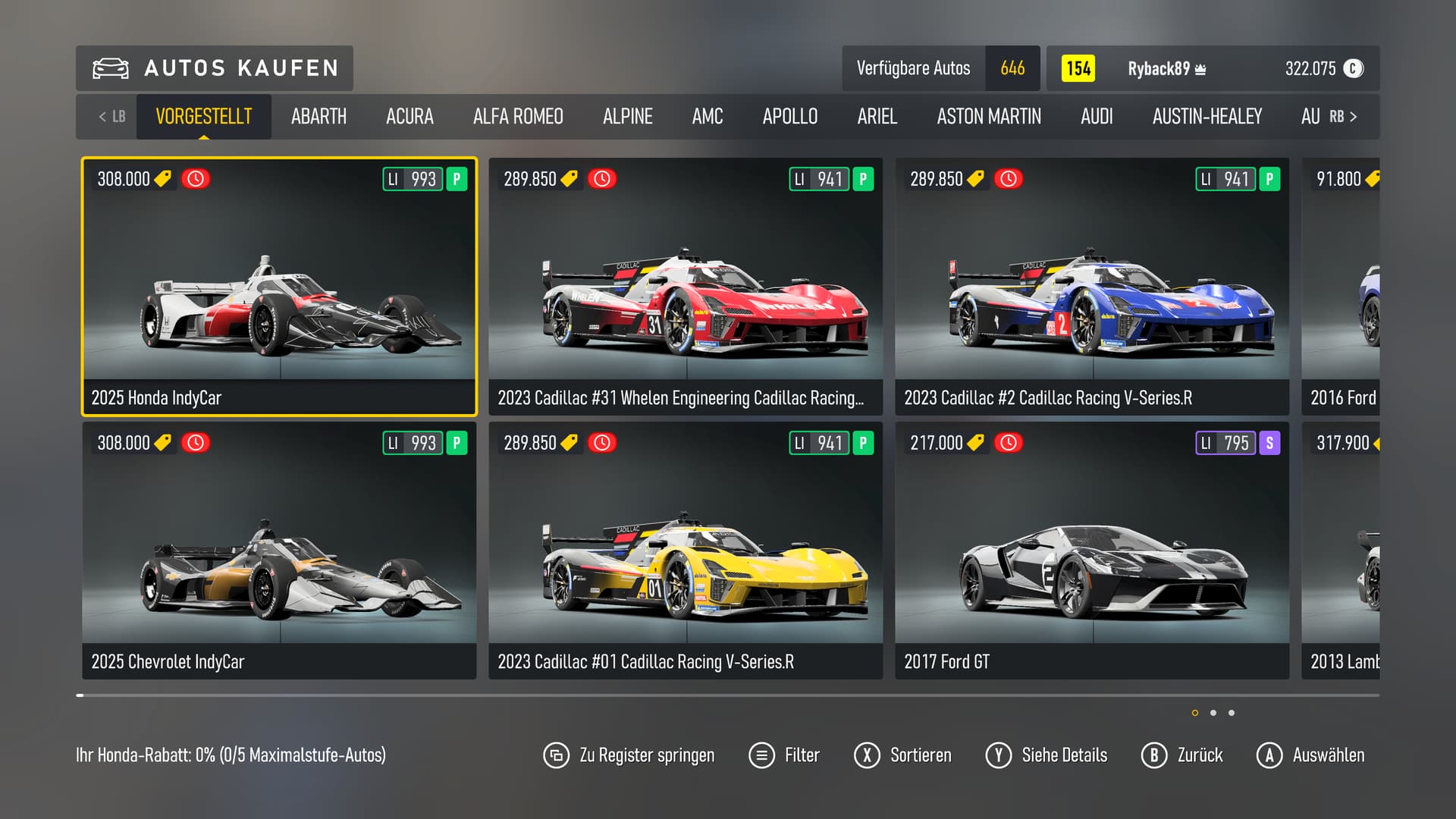
Task: Open the partially visible 2016 Ford tile
Action: pos(1341,287)
